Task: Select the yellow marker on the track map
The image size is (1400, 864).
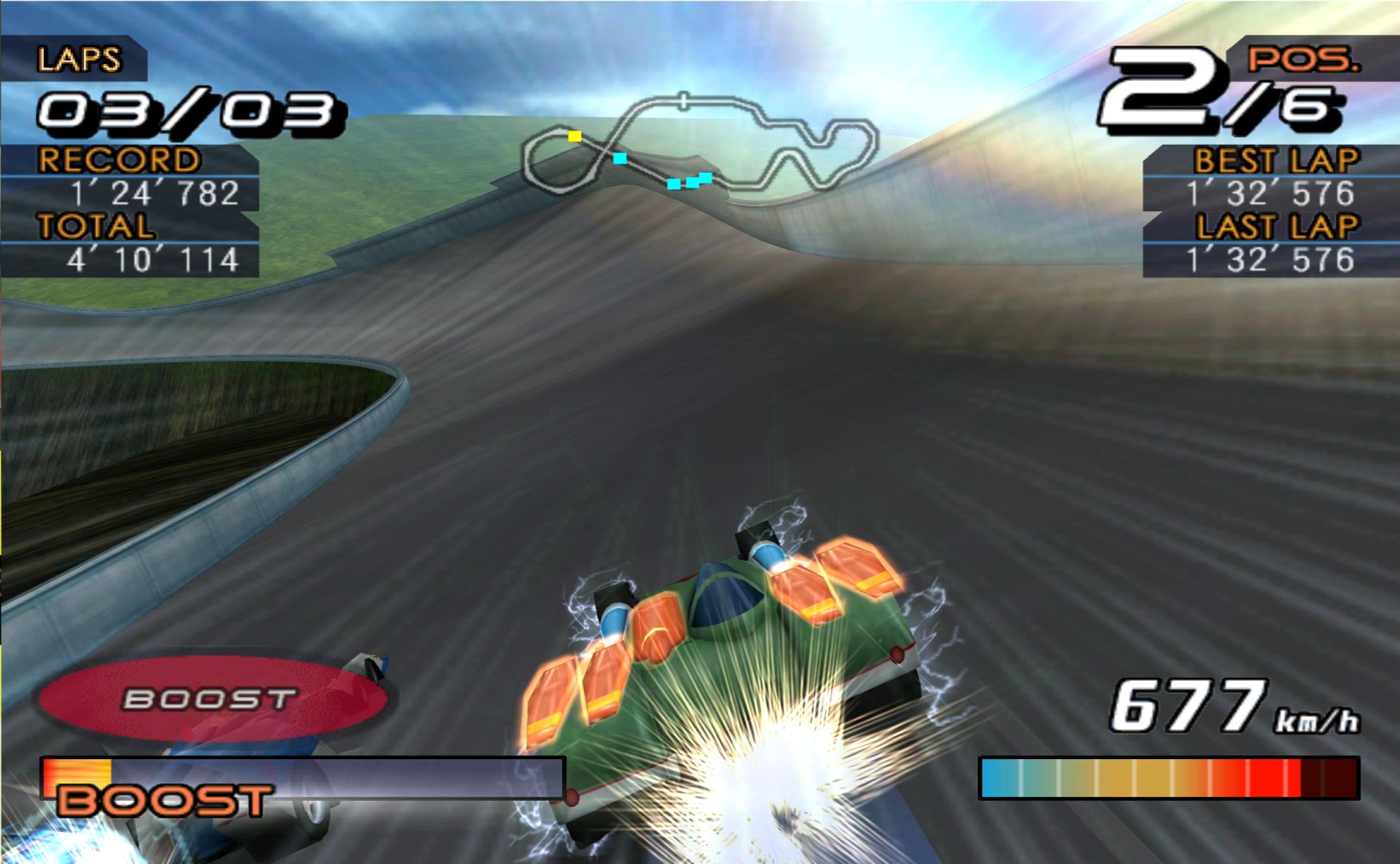Action: point(574,136)
